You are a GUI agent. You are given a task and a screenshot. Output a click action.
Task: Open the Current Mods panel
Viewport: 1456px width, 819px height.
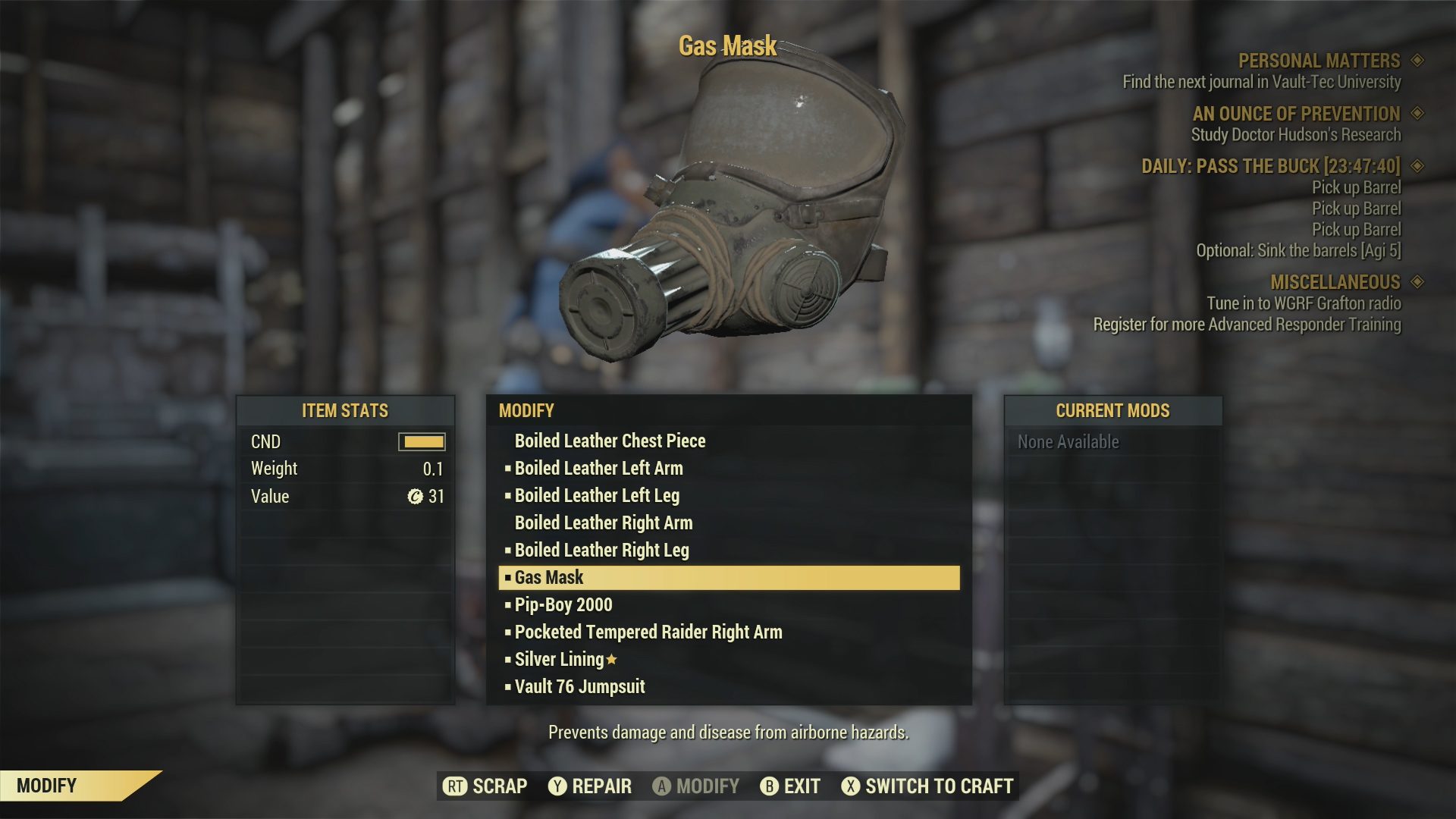click(x=1112, y=411)
